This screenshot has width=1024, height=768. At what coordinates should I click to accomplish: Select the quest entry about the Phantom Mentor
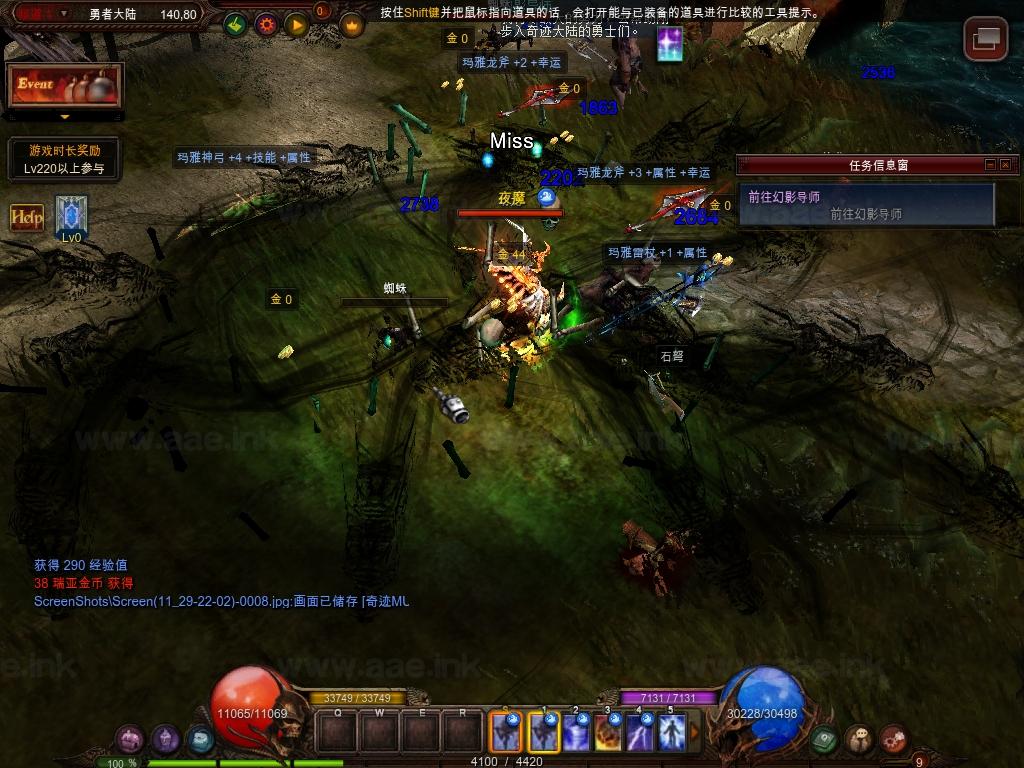(x=866, y=204)
